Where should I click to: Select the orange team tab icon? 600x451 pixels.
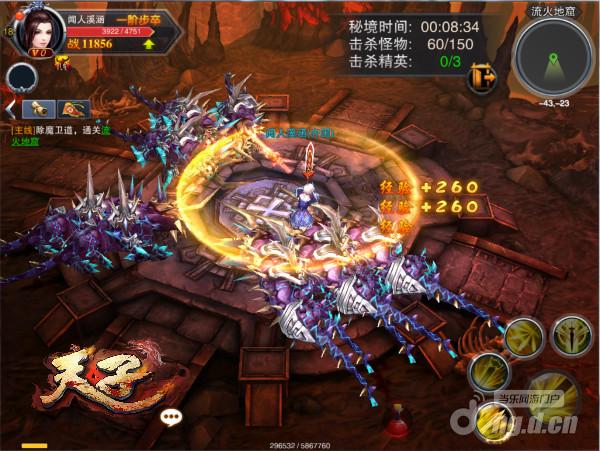point(74,108)
